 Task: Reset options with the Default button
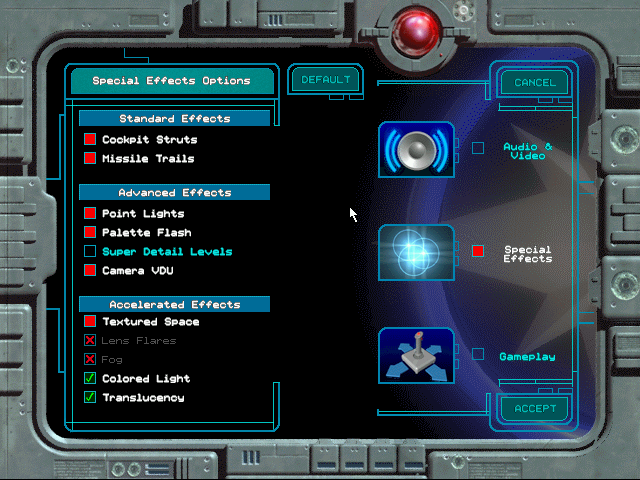pyautogui.click(x=326, y=79)
